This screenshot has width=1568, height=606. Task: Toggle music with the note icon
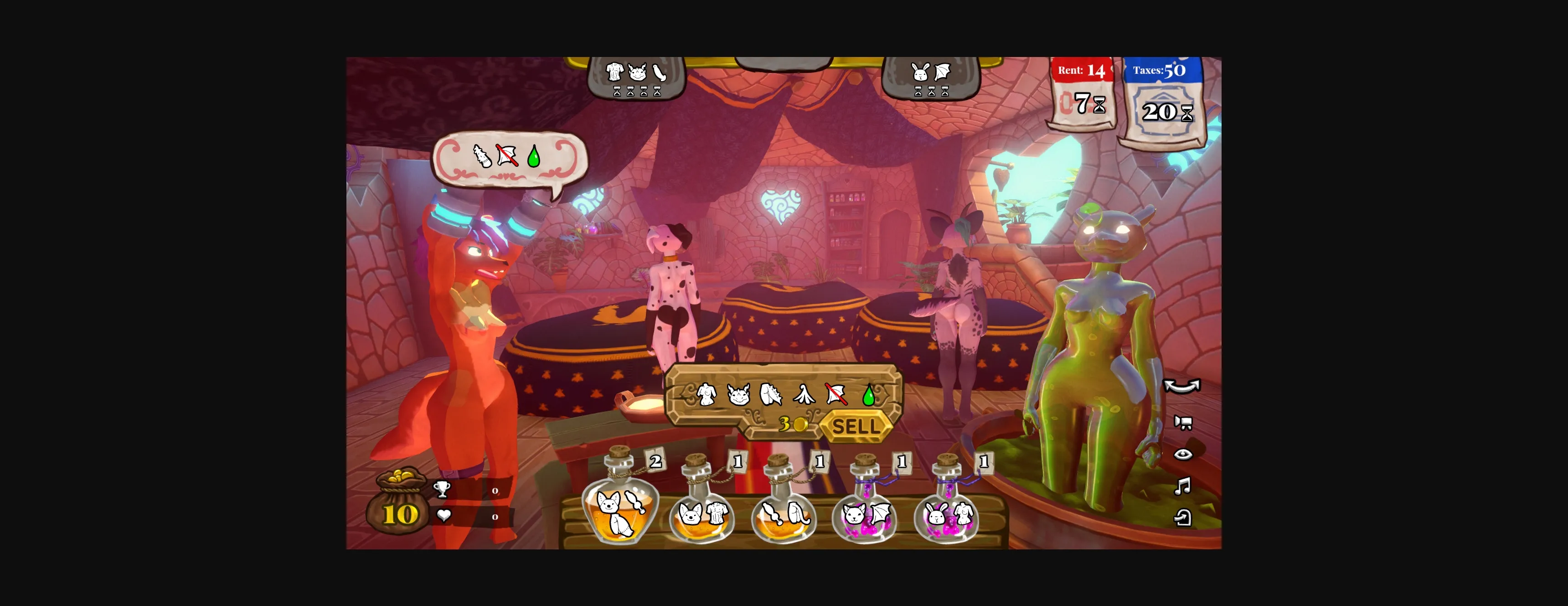1182,486
